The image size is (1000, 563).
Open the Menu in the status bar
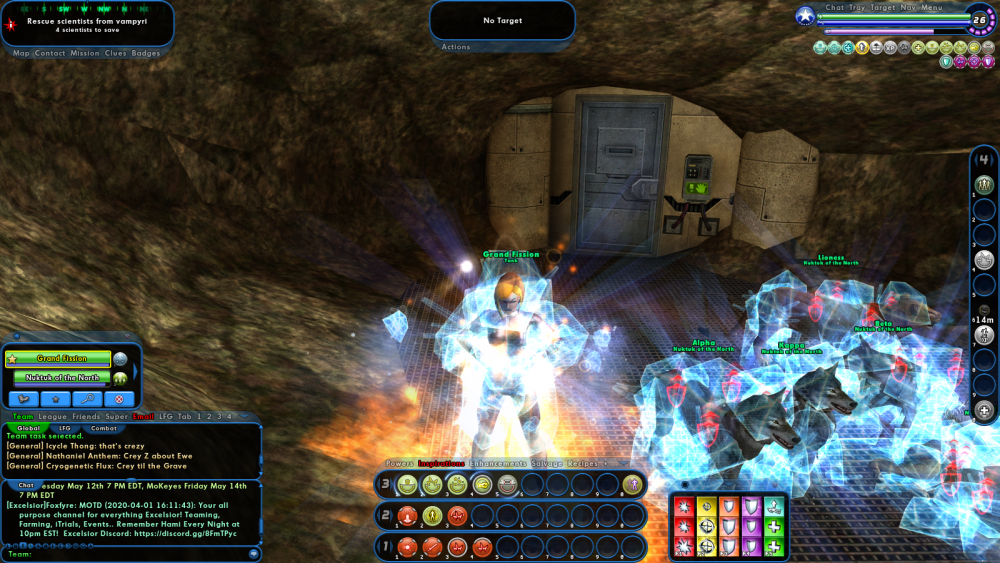point(932,7)
